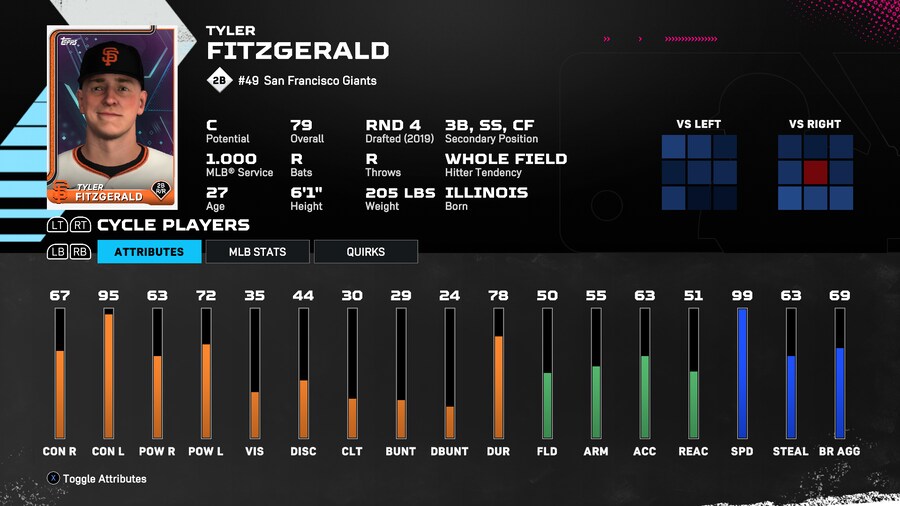Switch to the MLB Stats tab
Image resolution: width=900 pixels, height=506 pixels.
258,252
